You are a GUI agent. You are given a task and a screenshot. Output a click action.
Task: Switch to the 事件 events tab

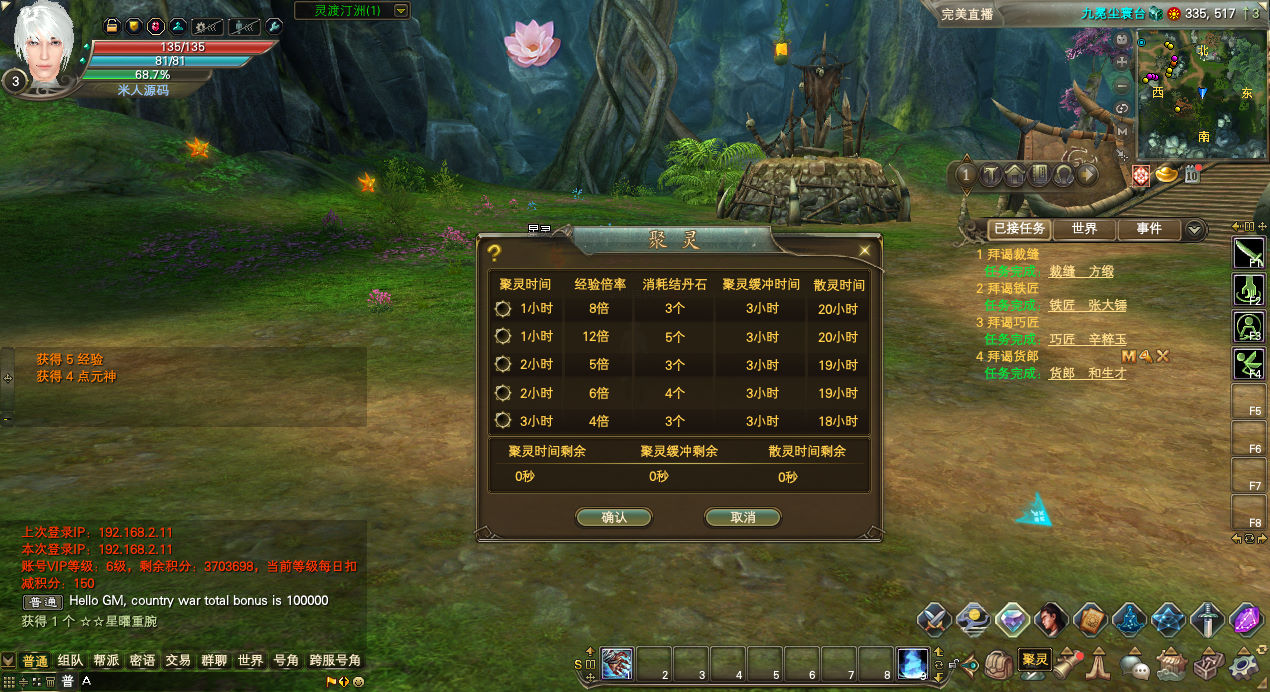[1149, 229]
